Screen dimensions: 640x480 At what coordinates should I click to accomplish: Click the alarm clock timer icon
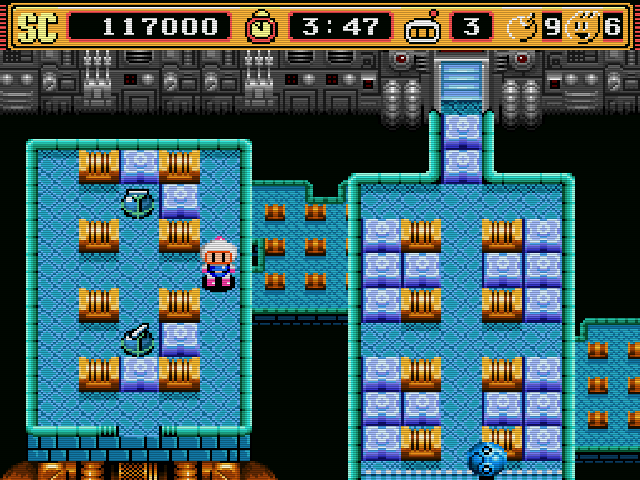263,27
